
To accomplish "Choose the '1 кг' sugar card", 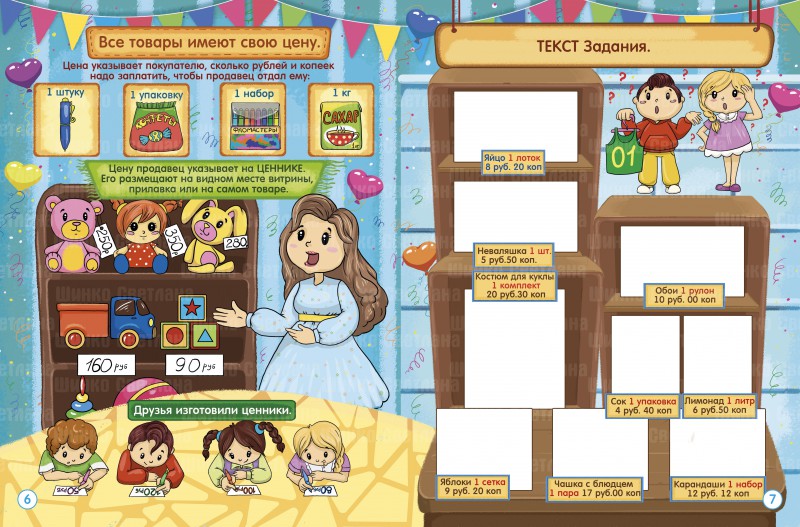I will coord(341,120).
